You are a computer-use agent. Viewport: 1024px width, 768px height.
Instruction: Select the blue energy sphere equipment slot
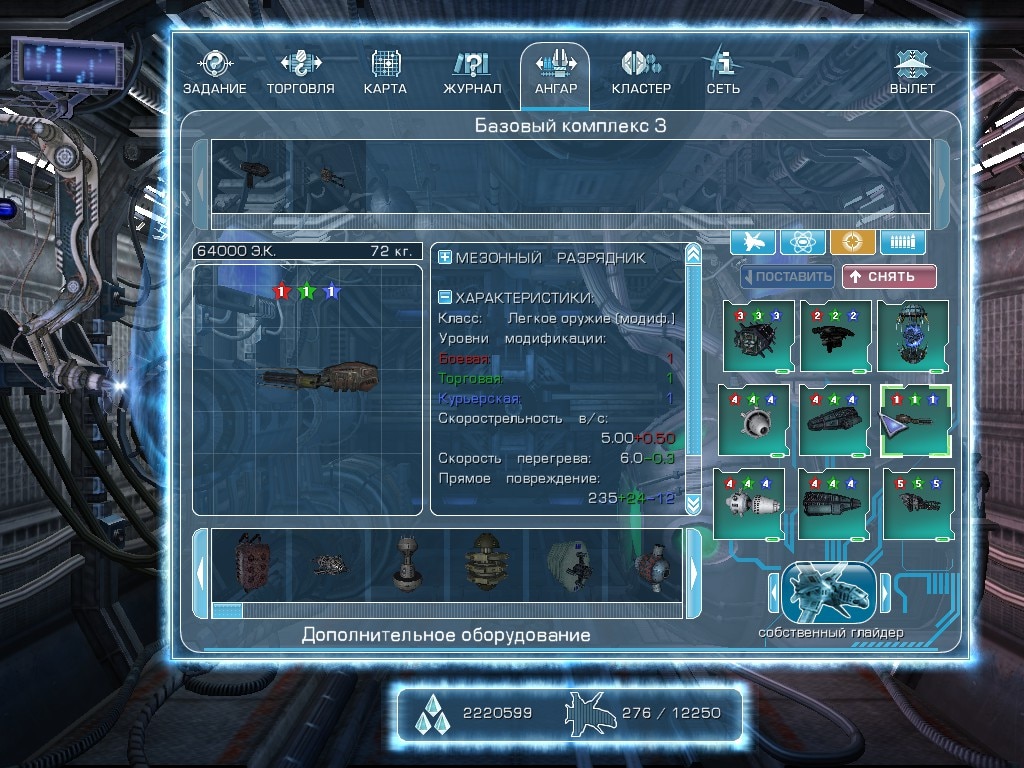pos(912,335)
